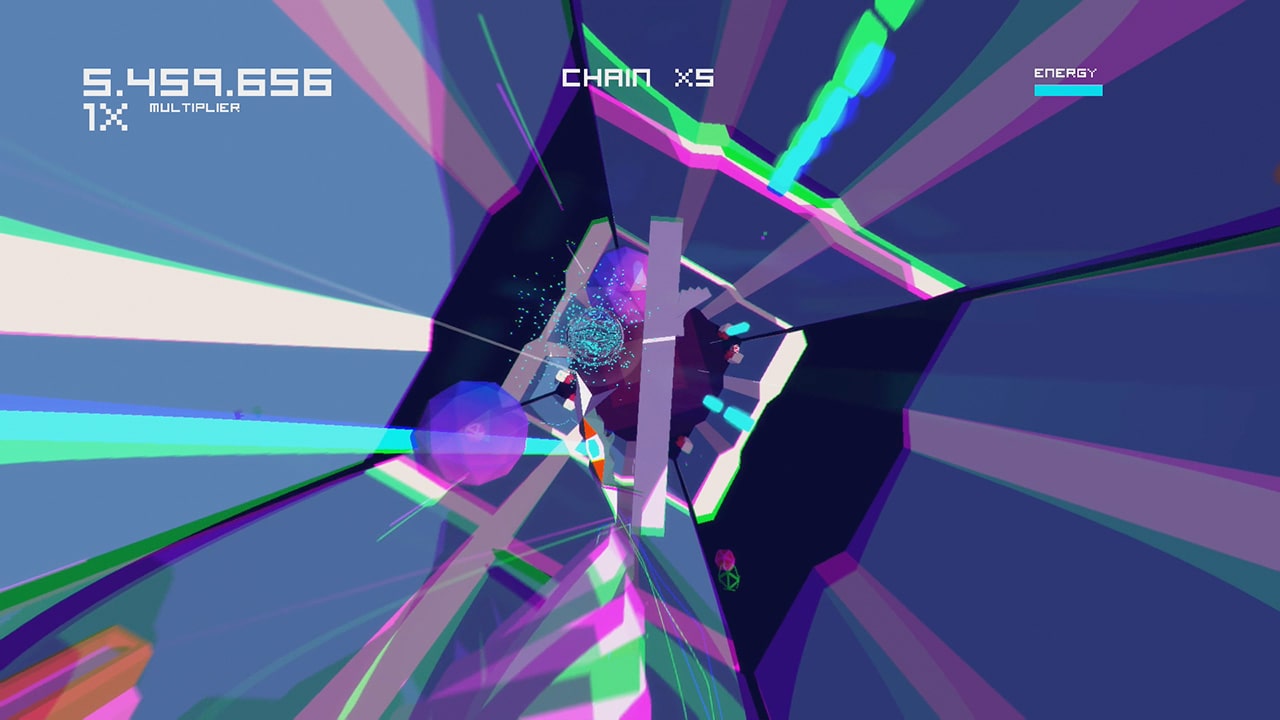Click the CHAIN X5 indicator

636,77
